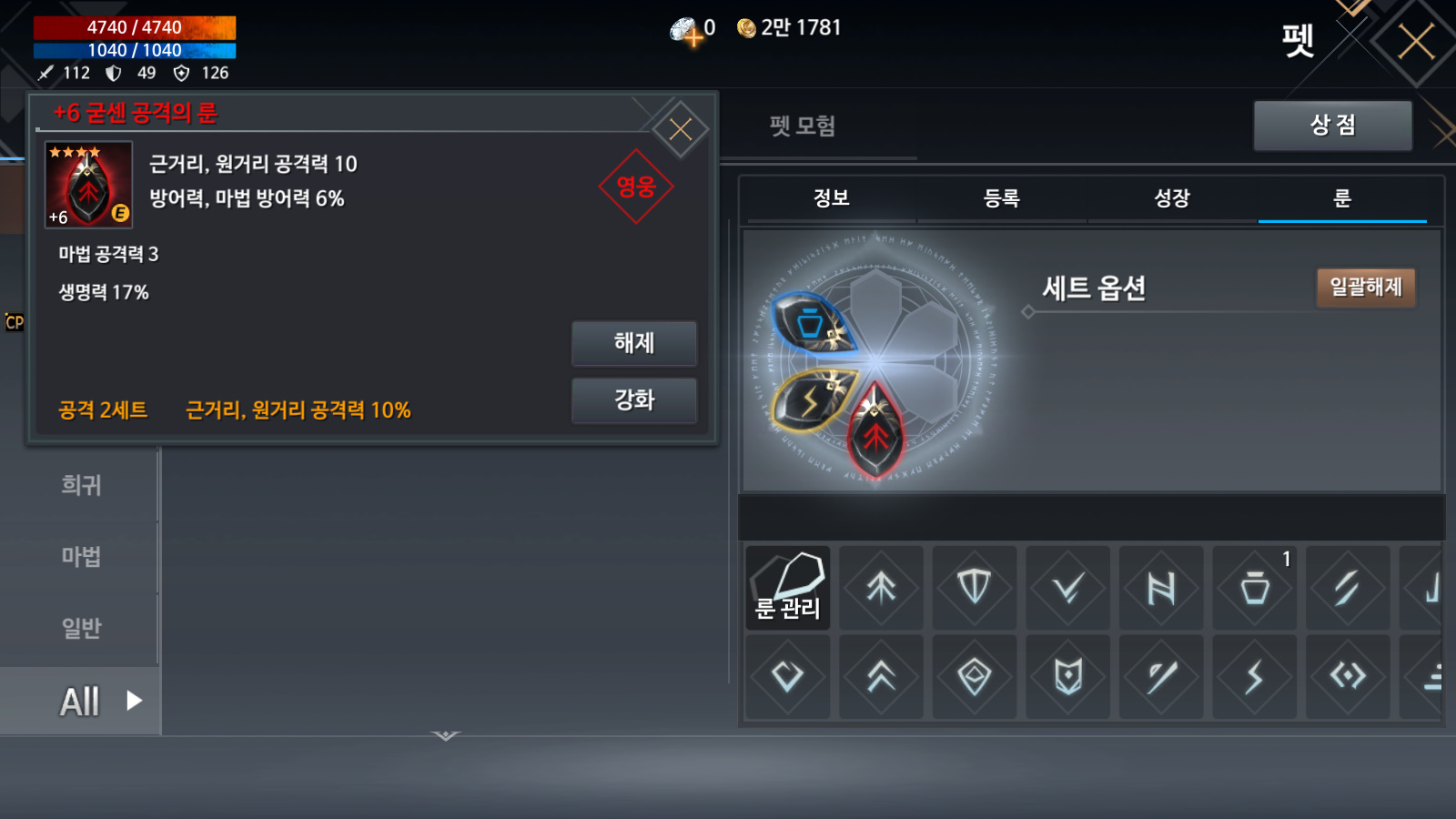The height and width of the screenshot is (819, 1456).
Task: Close the pet screen
Action: click(1416, 42)
